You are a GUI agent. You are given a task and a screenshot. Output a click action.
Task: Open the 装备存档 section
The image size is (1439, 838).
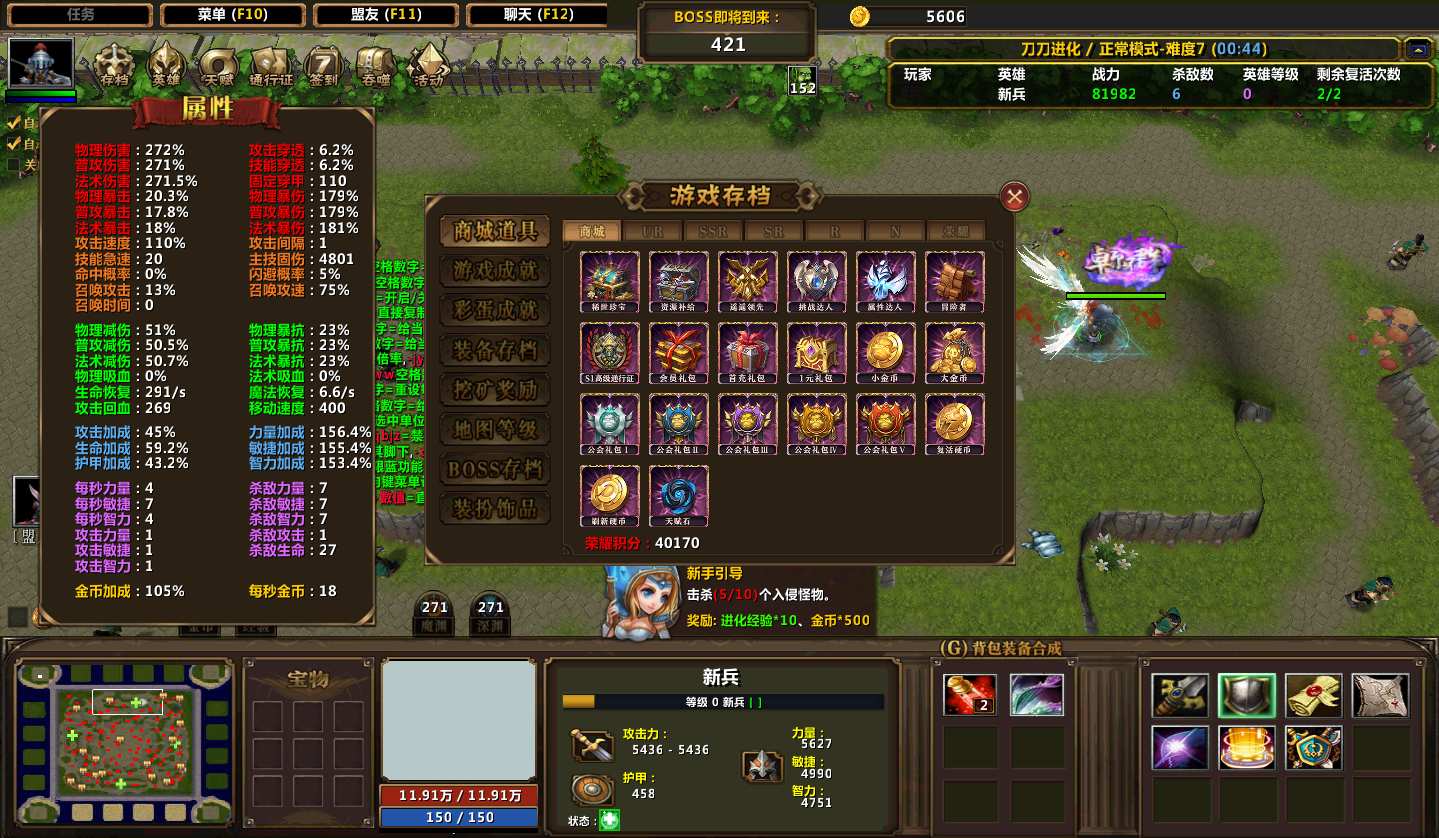point(495,350)
